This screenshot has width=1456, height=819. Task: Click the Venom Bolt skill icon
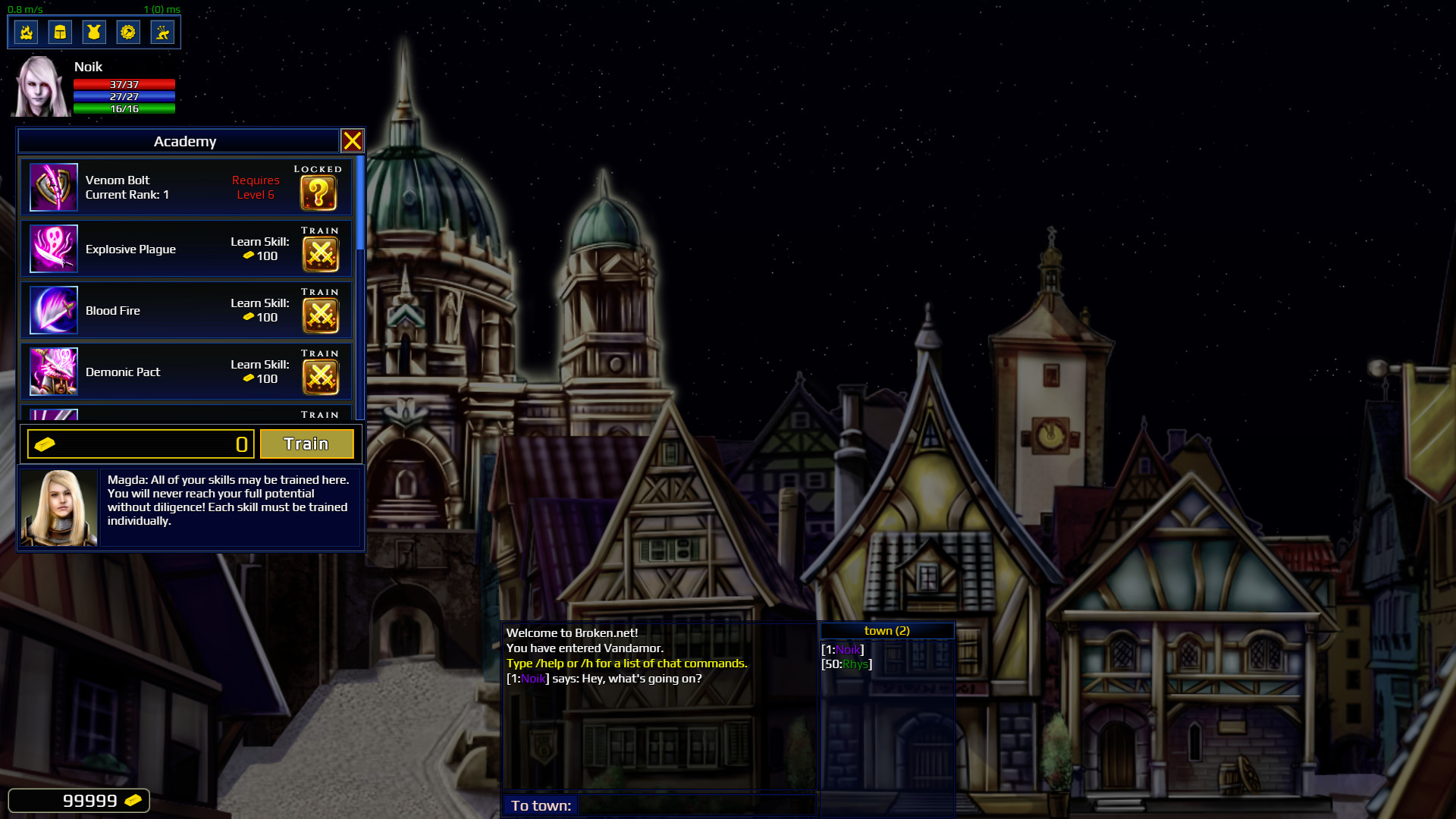(x=54, y=187)
